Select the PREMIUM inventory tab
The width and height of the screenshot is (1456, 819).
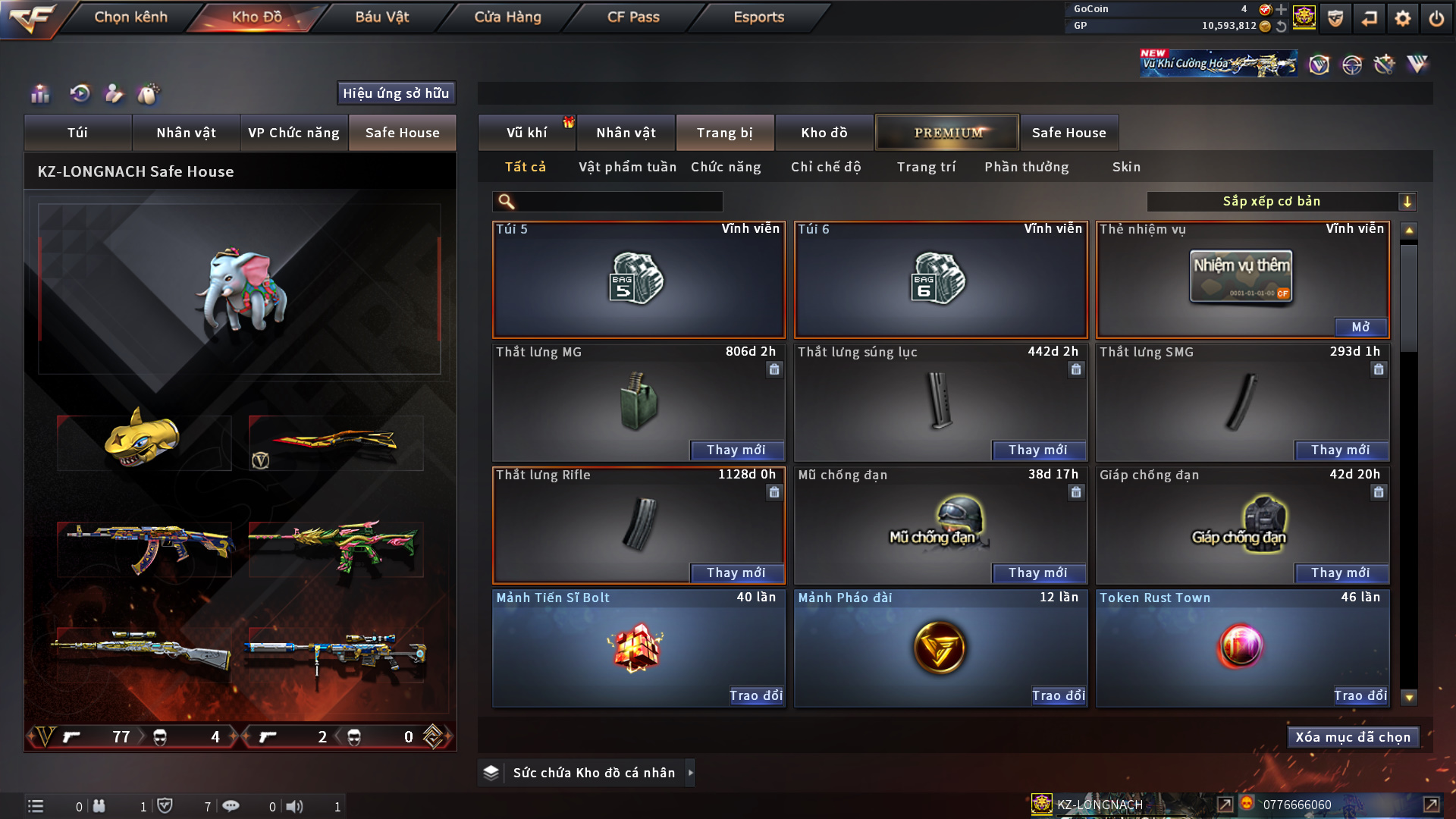tap(948, 133)
